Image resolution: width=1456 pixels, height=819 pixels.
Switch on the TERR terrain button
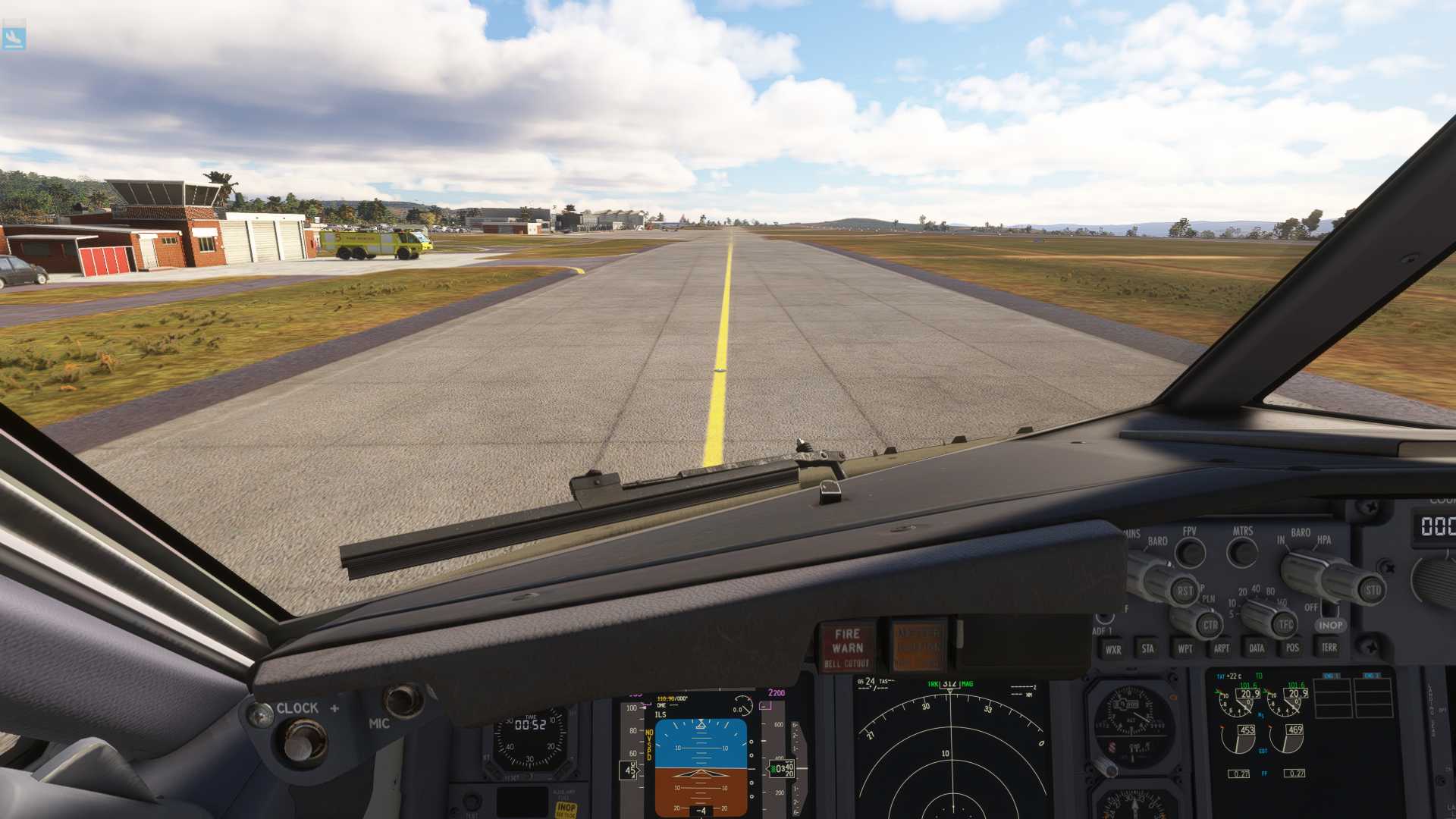click(1329, 647)
